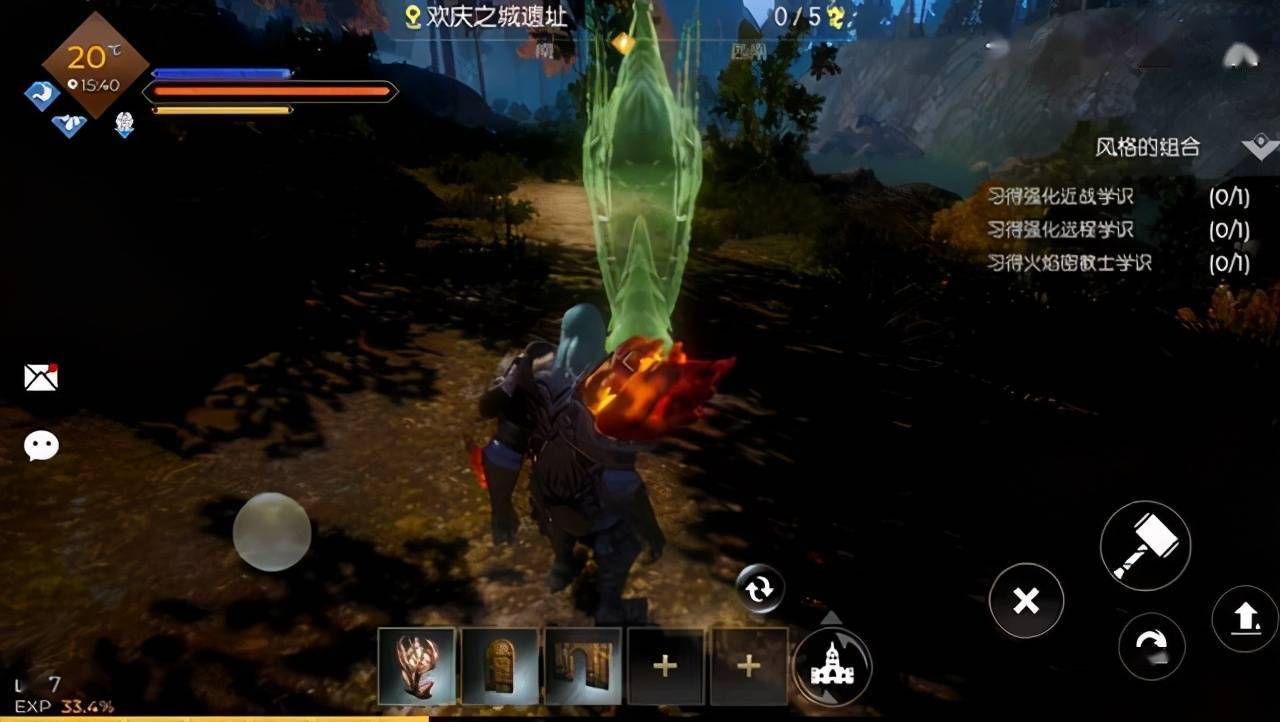Screen dimensions: 1280x722
Task: Tap the camera switch circular arrows icon
Action: pyautogui.click(x=758, y=589)
